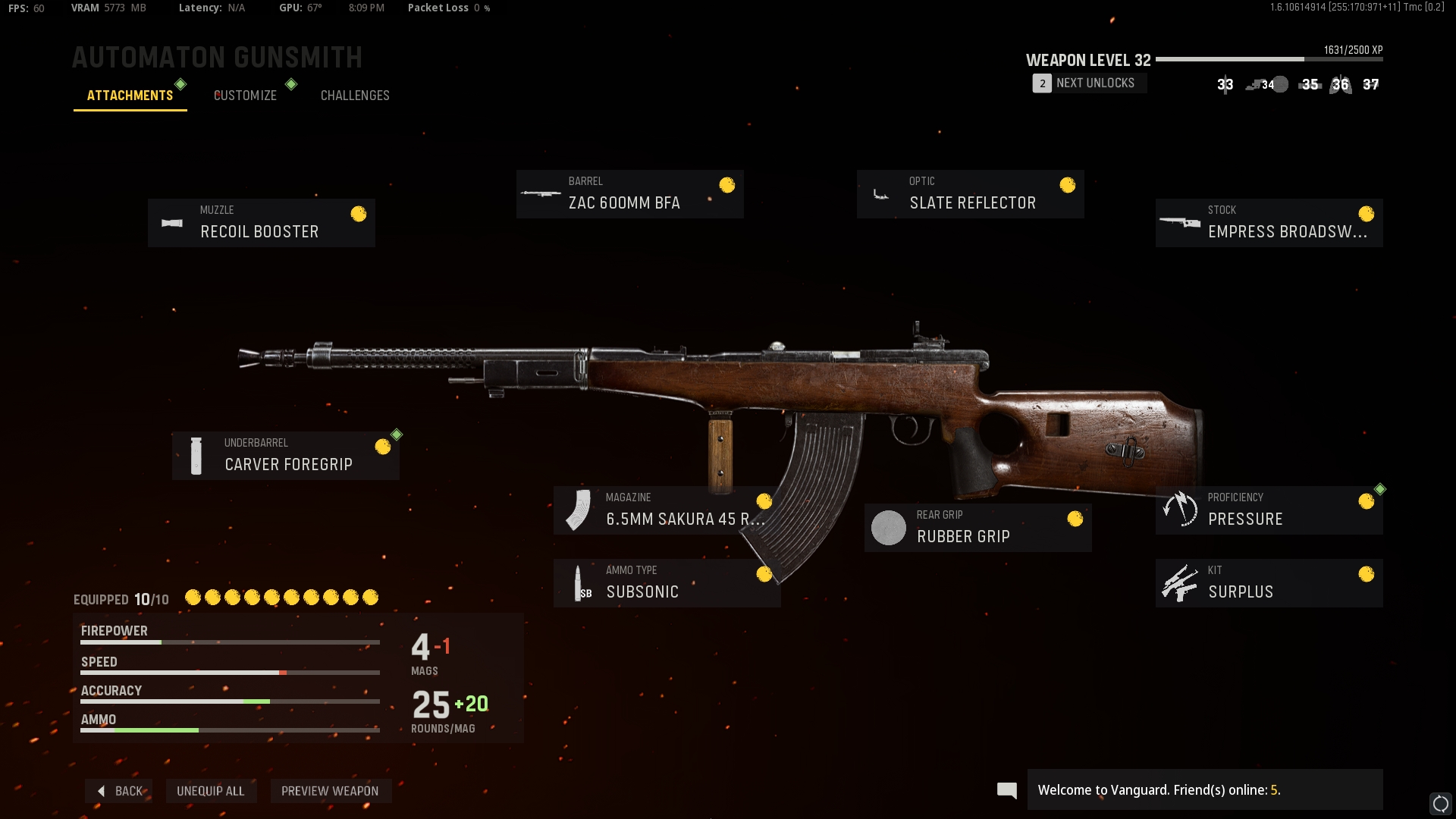Change the Subsonic ammo type

pos(667,583)
